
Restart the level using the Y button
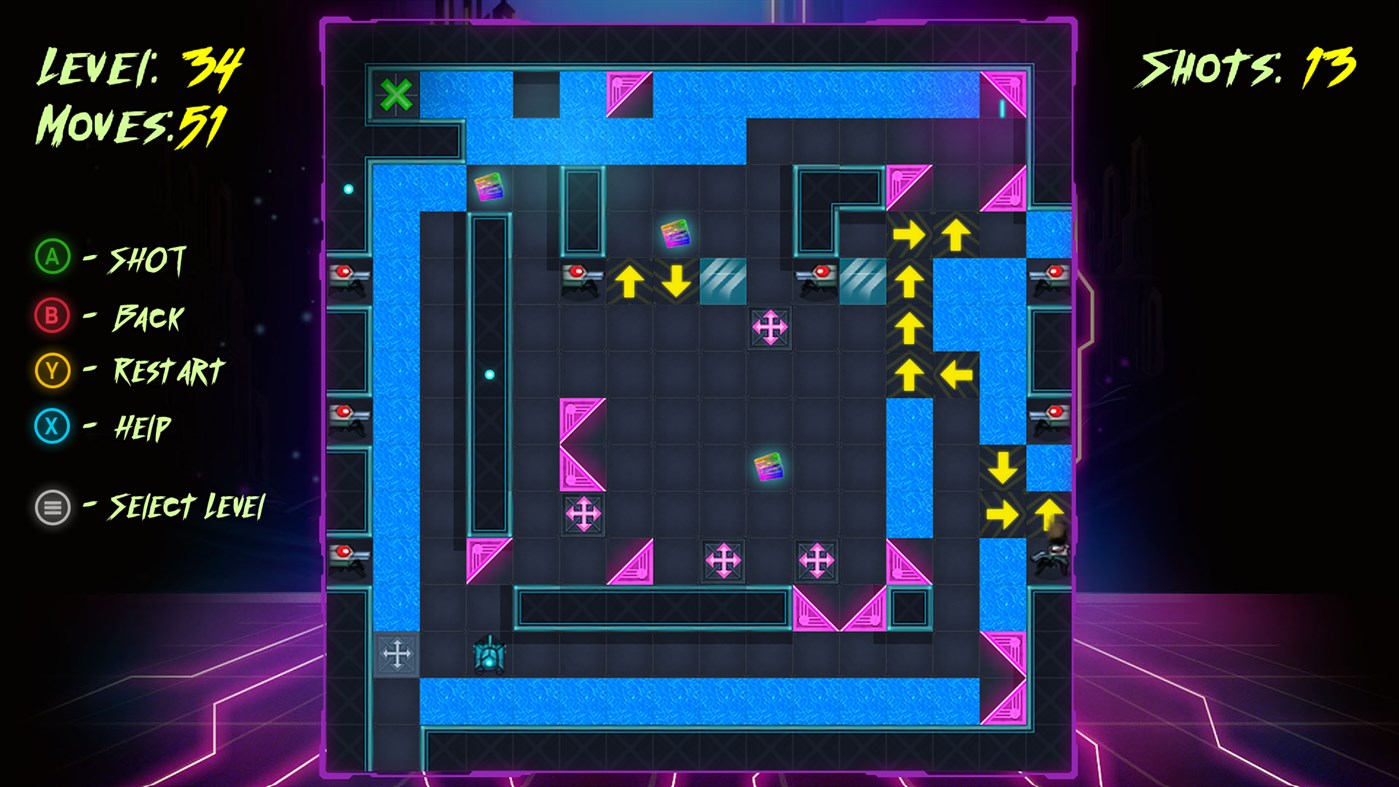[52, 372]
